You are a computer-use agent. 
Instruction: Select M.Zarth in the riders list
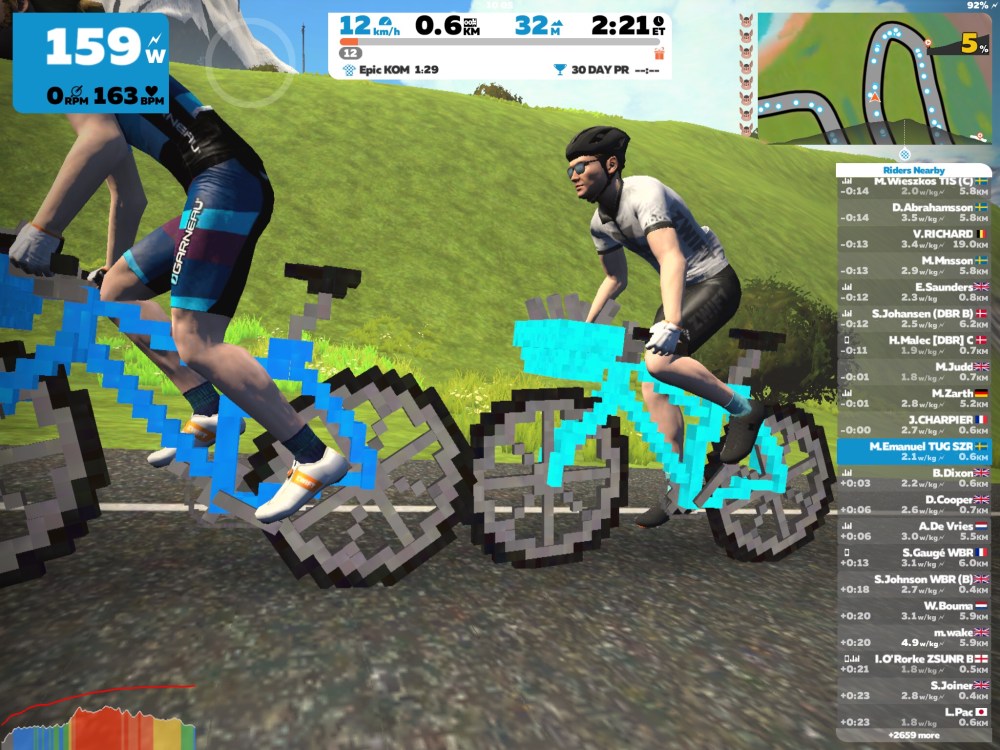tap(913, 398)
